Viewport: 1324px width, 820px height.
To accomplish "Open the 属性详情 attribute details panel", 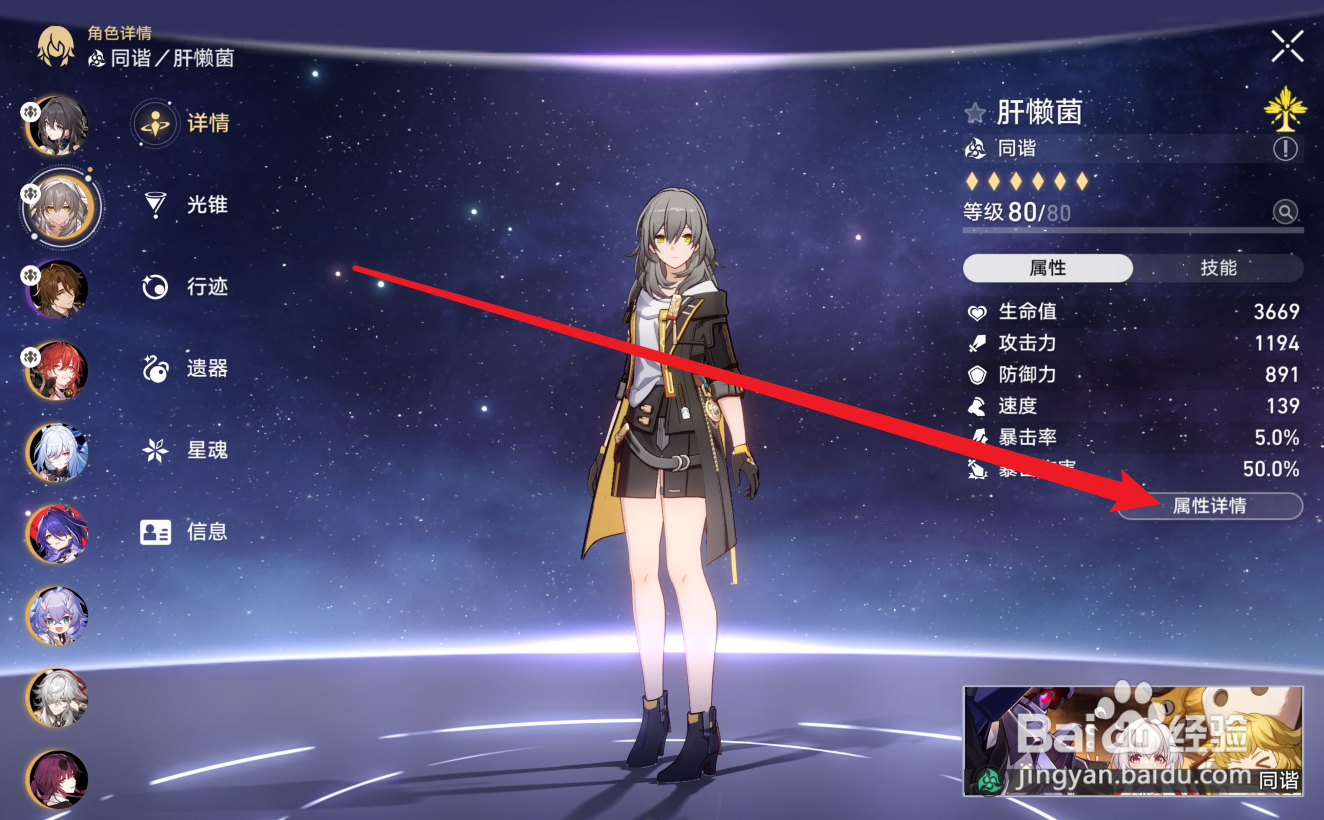I will tap(1208, 507).
